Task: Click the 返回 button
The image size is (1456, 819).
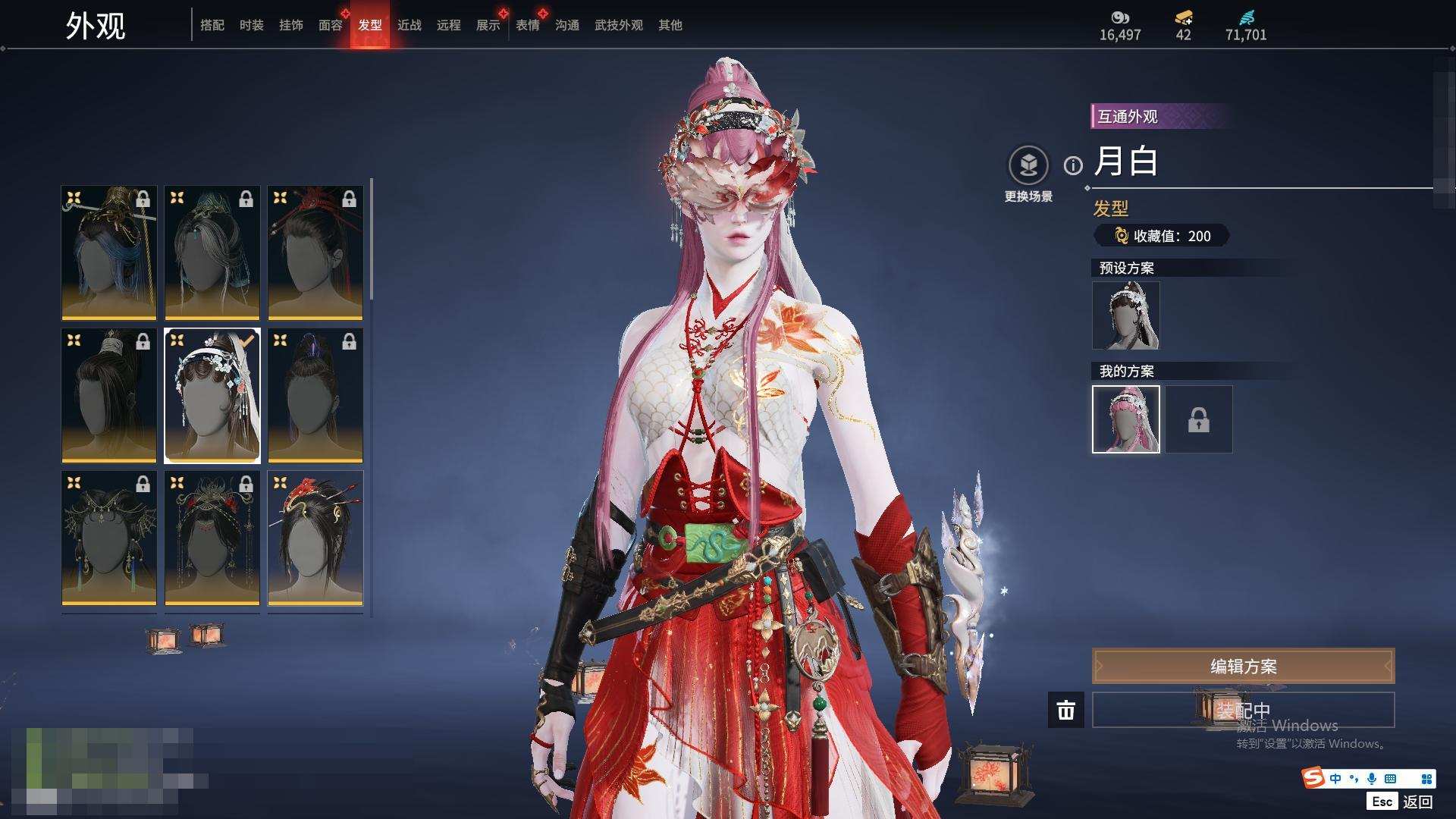Action: (x=1417, y=802)
